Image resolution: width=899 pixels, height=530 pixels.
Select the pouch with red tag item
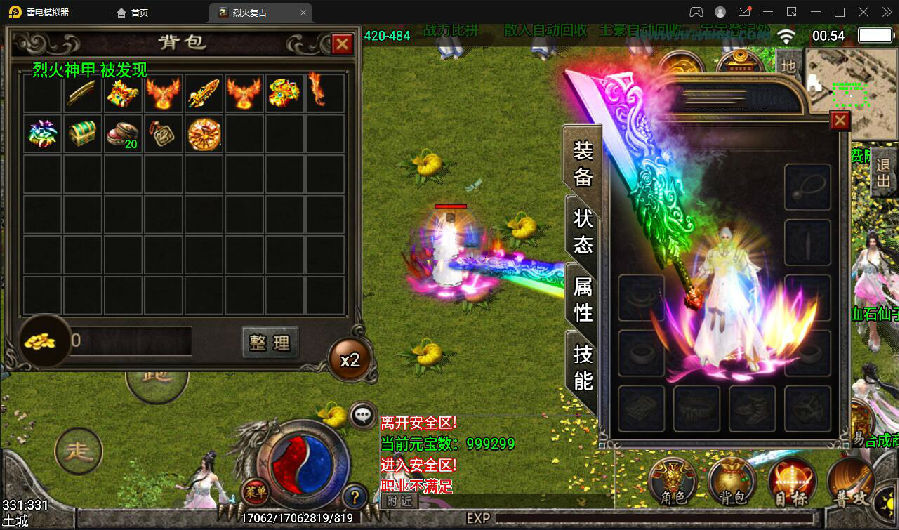pyautogui.click(x=163, y=134)
